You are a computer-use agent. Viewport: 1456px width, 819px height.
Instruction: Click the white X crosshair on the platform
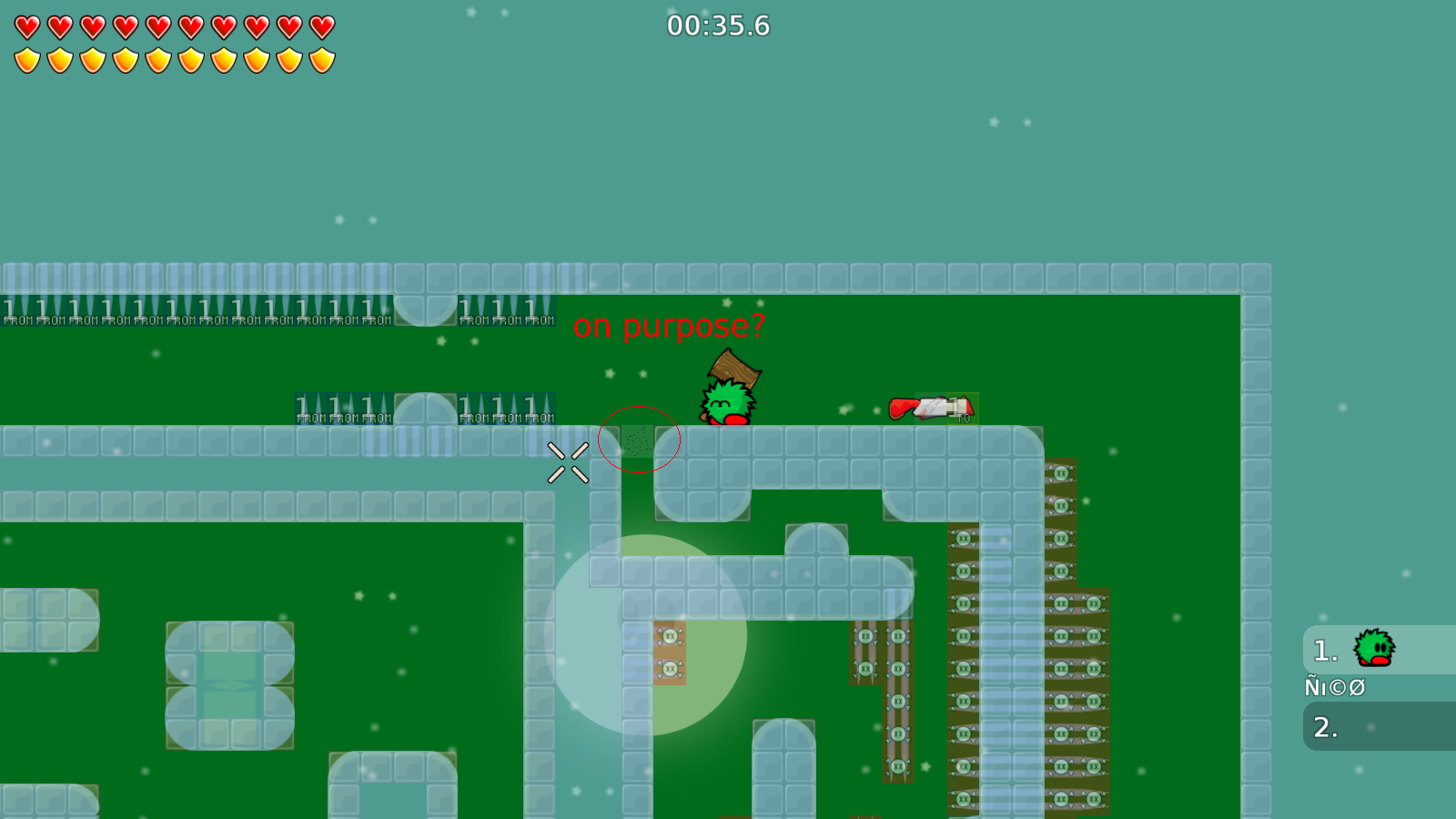pos(568,461)
